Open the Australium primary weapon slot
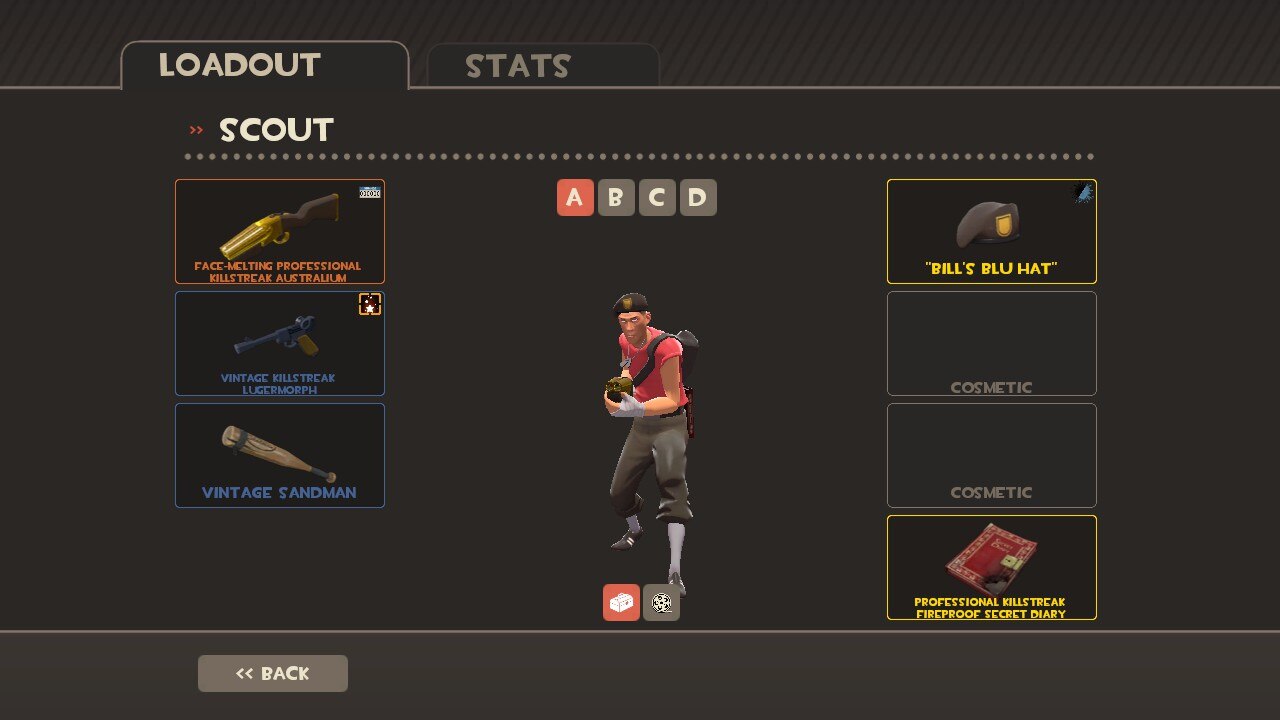The image size is (1280, 720). coord(280,232)
